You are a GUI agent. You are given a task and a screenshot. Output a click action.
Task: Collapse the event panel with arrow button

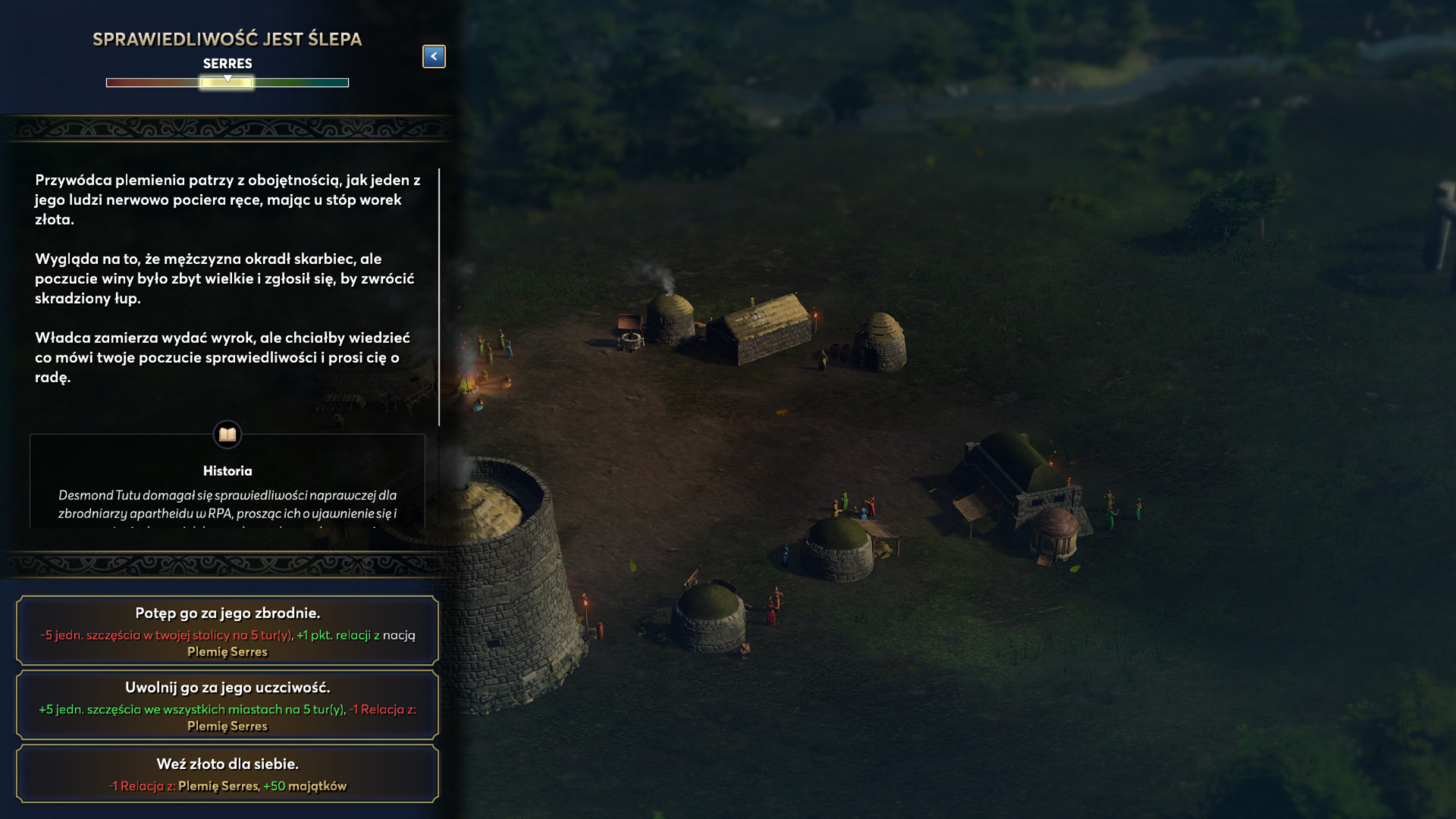(x=434, y=56)
